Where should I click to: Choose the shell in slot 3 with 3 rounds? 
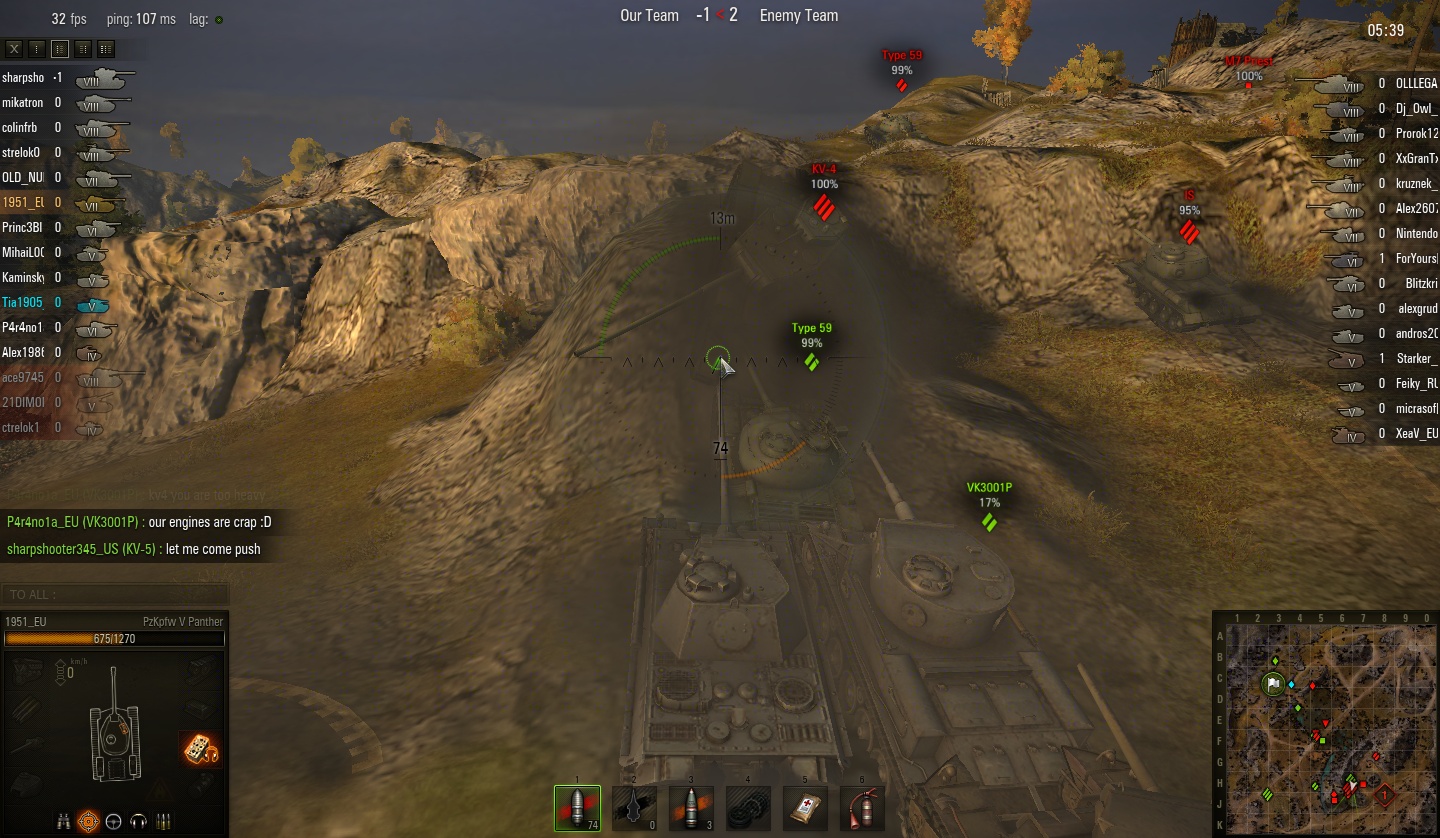tap(691, 807)
